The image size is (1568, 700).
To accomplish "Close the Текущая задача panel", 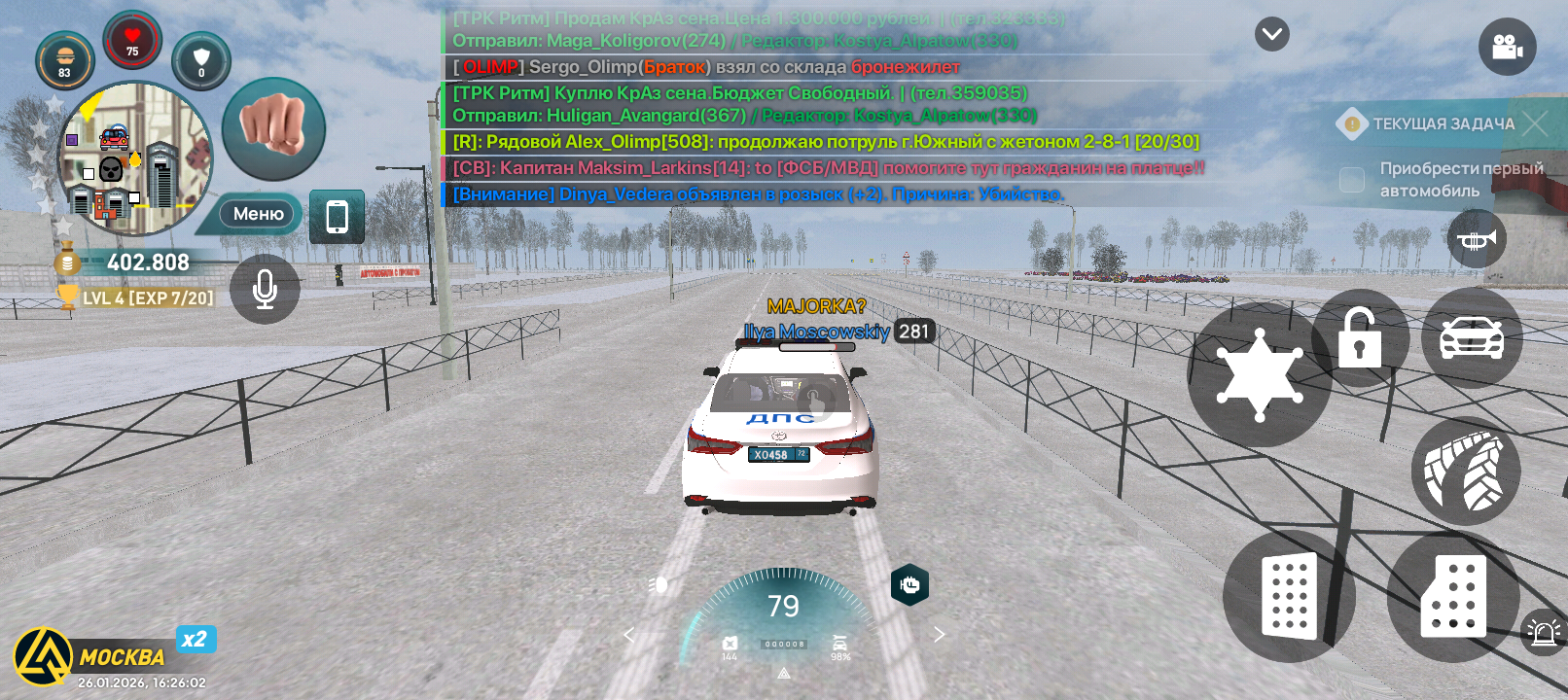I will [1535, 123].
